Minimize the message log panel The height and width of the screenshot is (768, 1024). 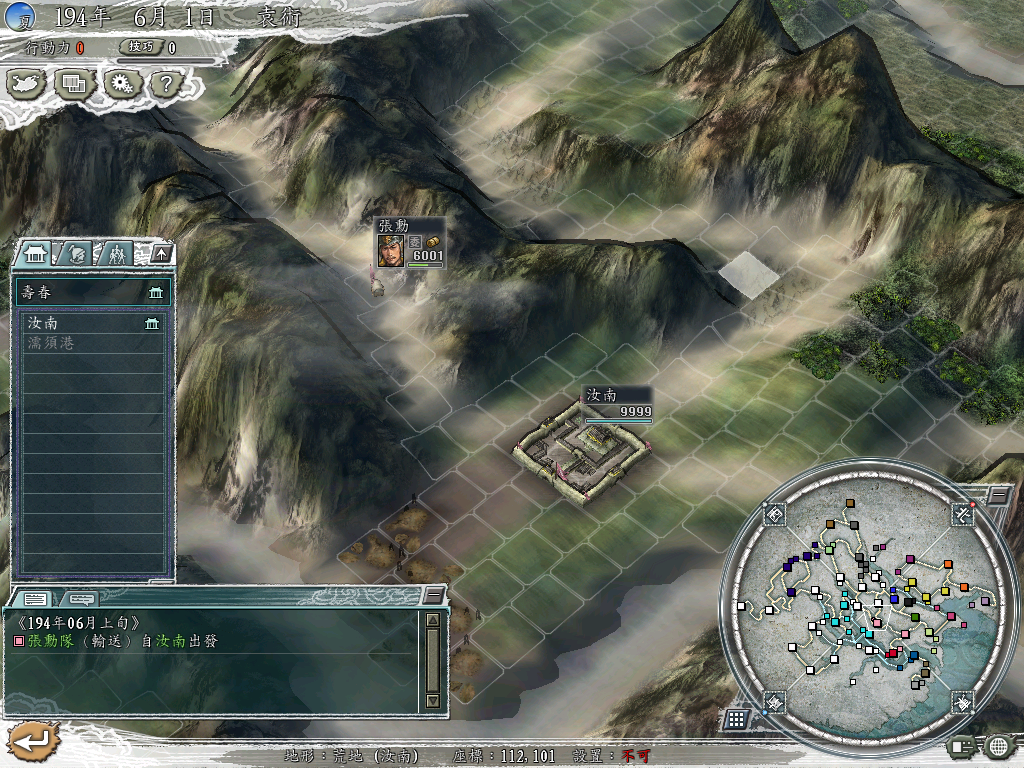pos(433,595)
